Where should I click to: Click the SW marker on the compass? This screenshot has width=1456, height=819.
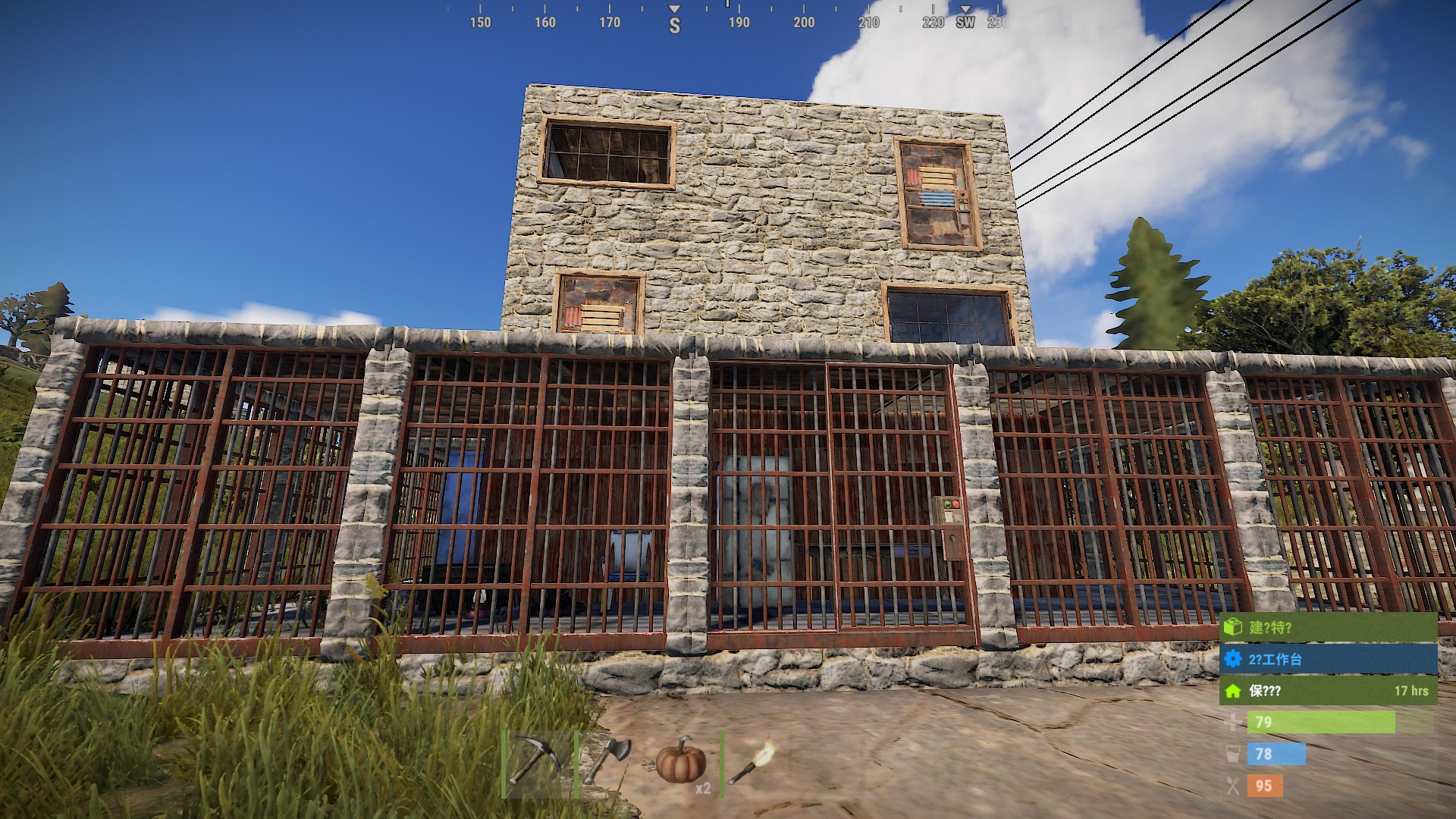965,24
